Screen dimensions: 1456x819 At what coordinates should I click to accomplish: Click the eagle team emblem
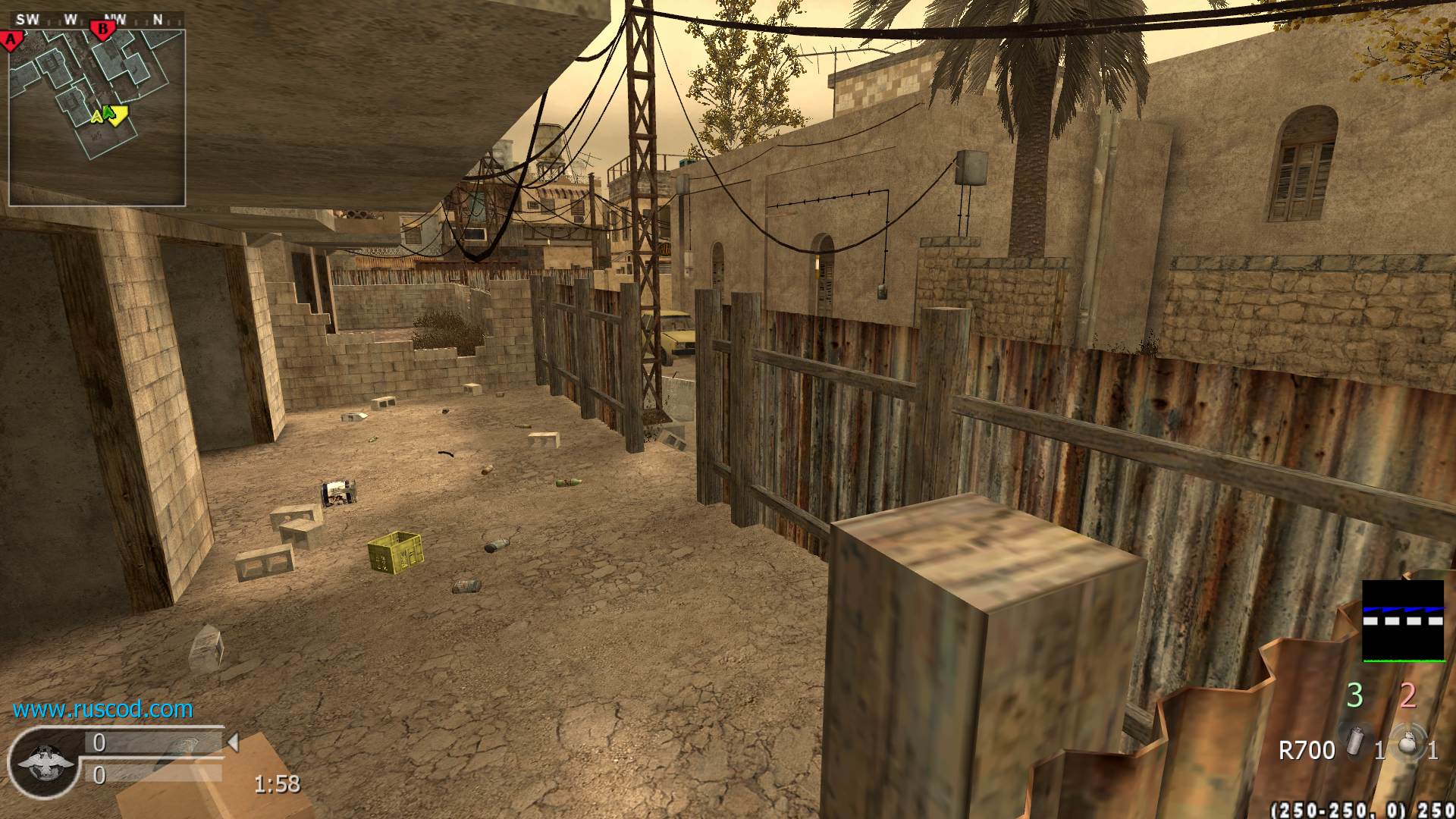coord(45,761)
